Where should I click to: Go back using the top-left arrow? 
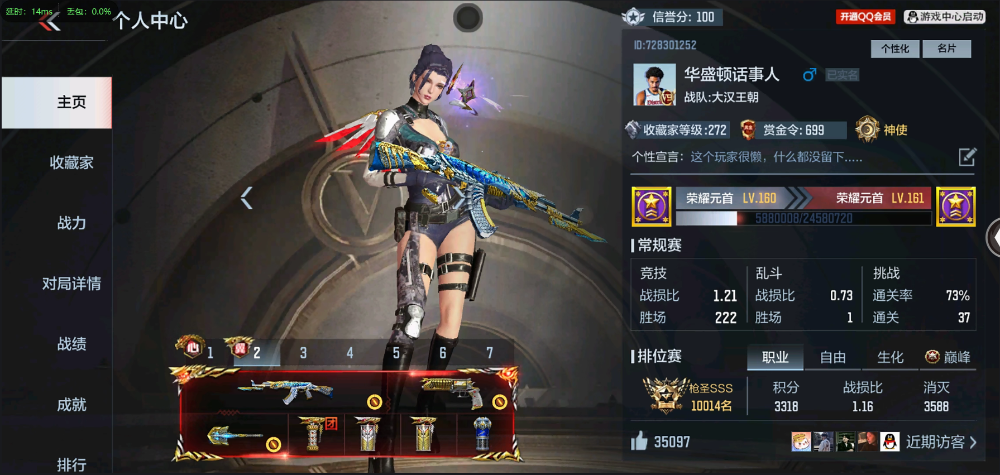pos(50,21)
